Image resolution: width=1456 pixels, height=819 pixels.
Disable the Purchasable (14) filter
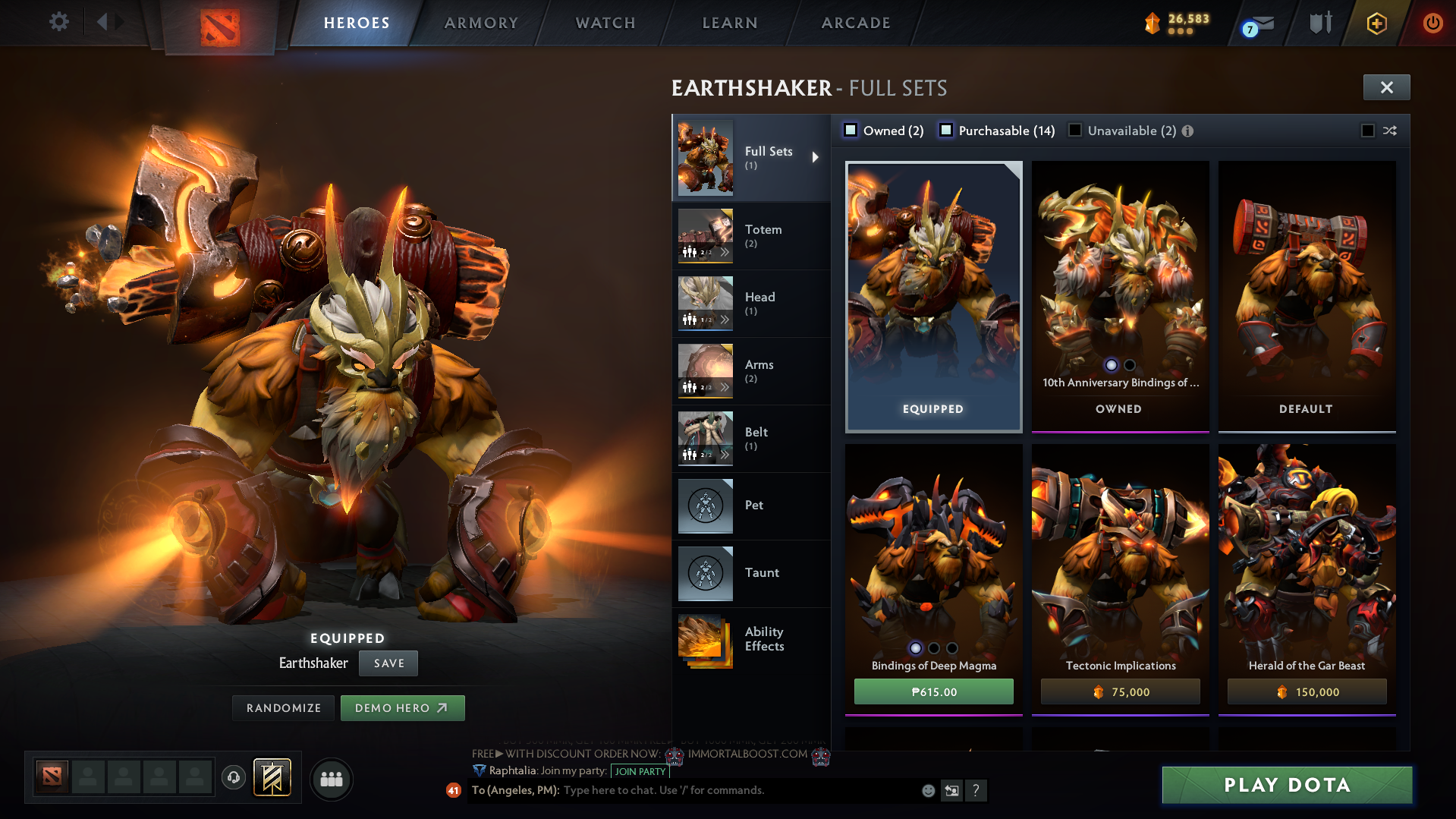[946, 130]
